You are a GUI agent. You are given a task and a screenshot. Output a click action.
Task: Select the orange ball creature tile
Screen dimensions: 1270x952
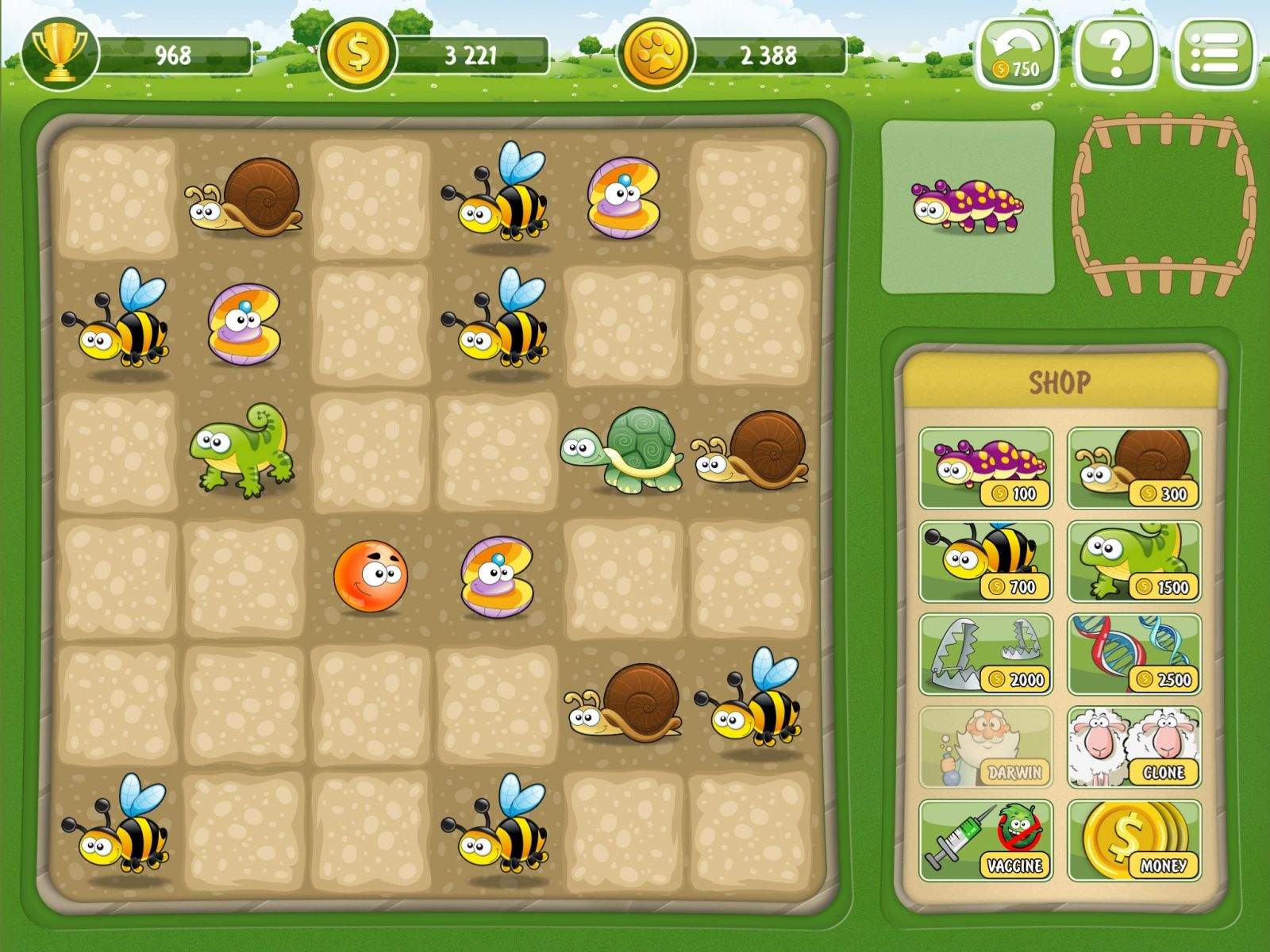370,577
